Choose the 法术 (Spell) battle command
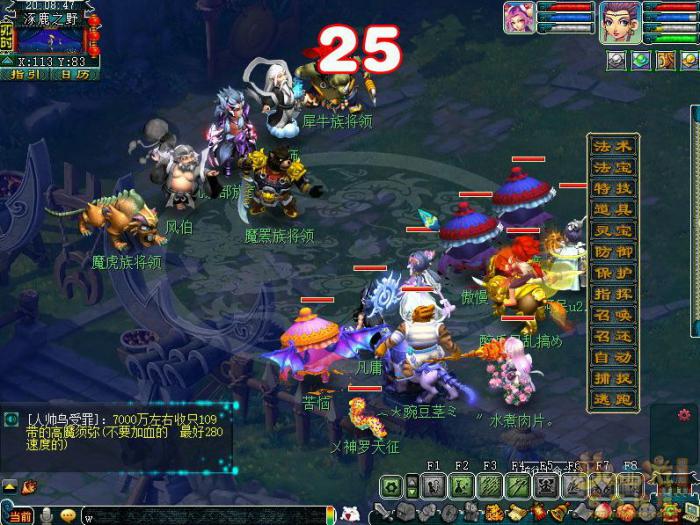Viewport: 700px width, 525px height. click(613, 146)
